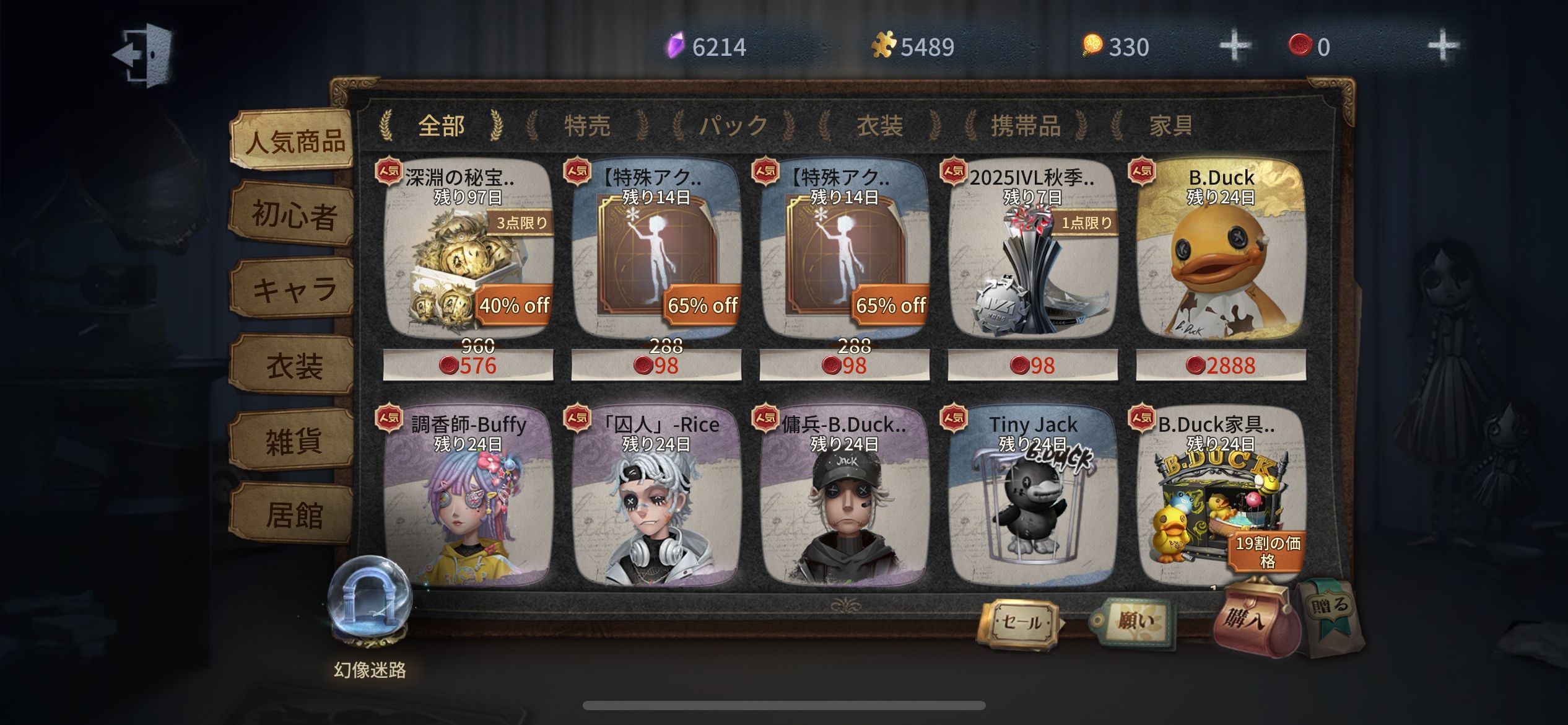1568x725 pixels.
Task: Open the 願い wish tag
Action: tap(1133, 621)
